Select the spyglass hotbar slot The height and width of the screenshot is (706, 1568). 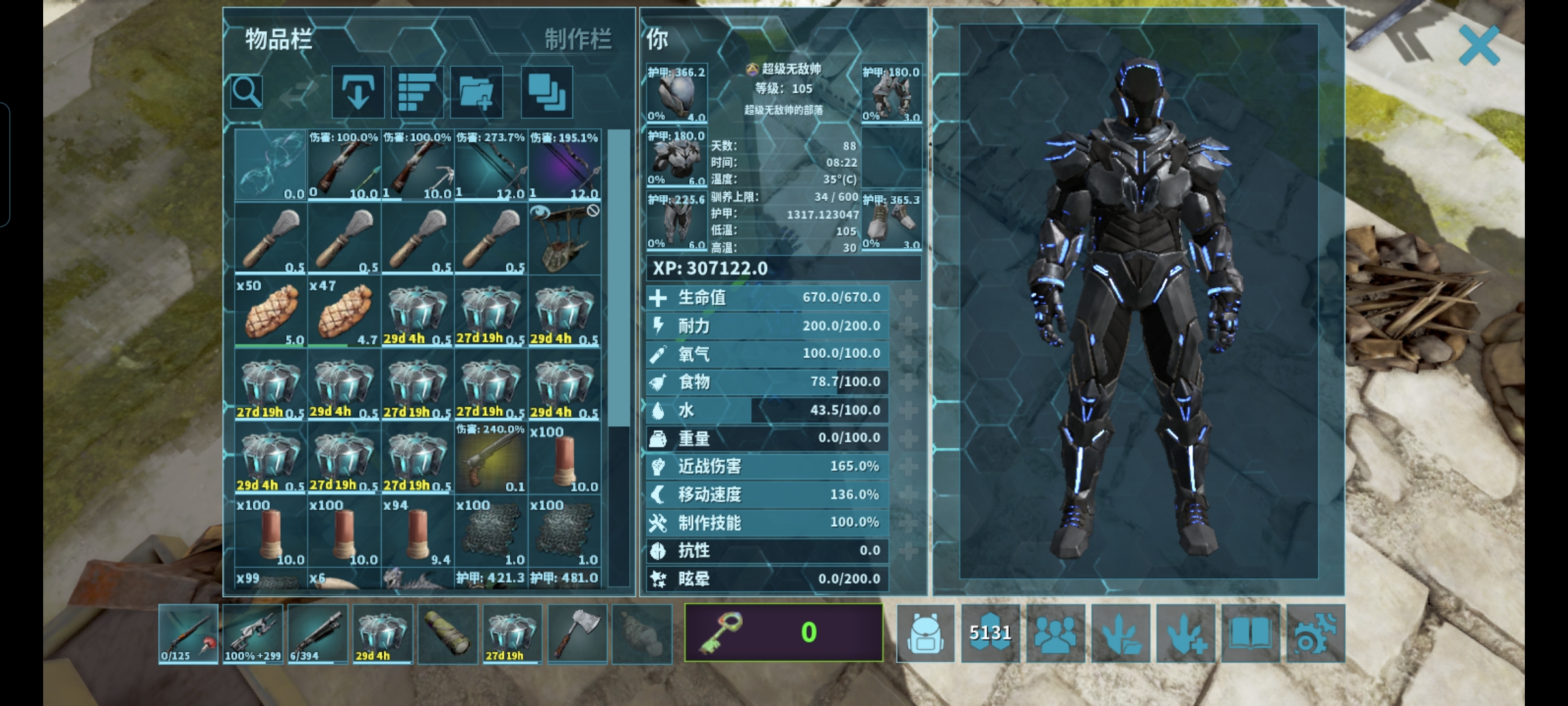448,633
